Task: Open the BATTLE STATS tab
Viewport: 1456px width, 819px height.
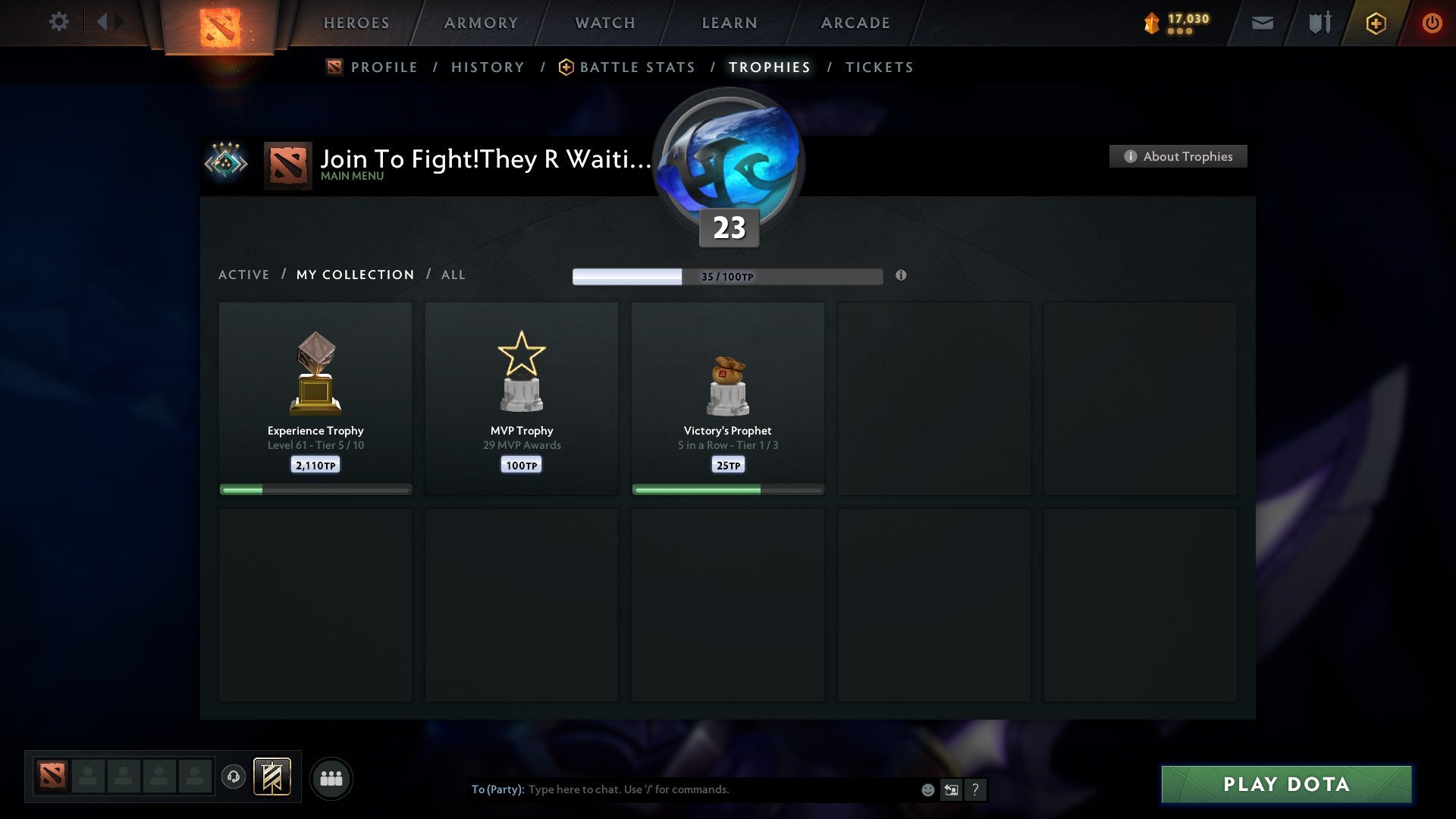Action: (637, 67)
